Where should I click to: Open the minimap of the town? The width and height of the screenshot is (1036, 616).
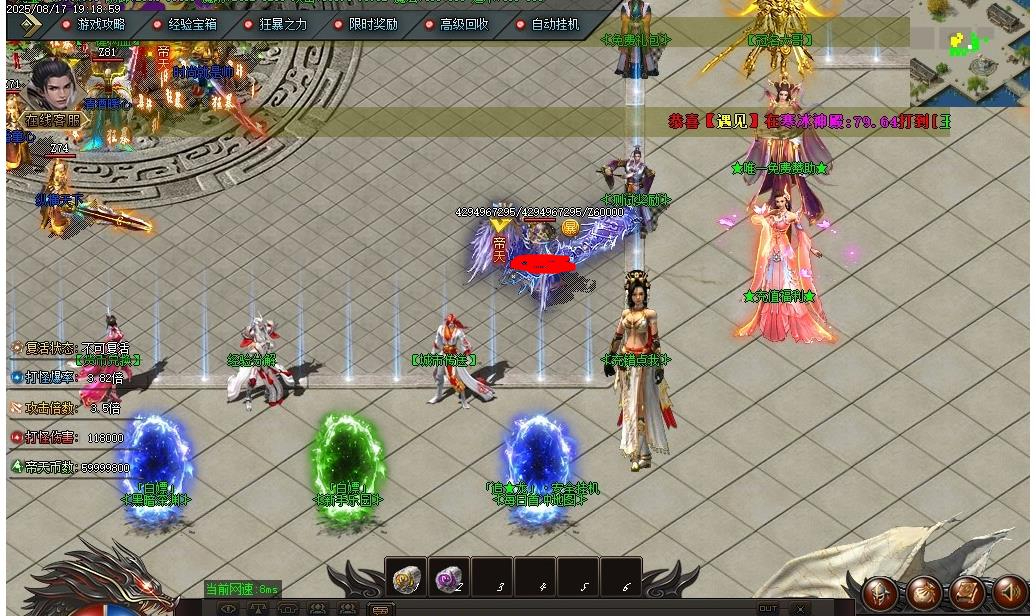[970, 52]
